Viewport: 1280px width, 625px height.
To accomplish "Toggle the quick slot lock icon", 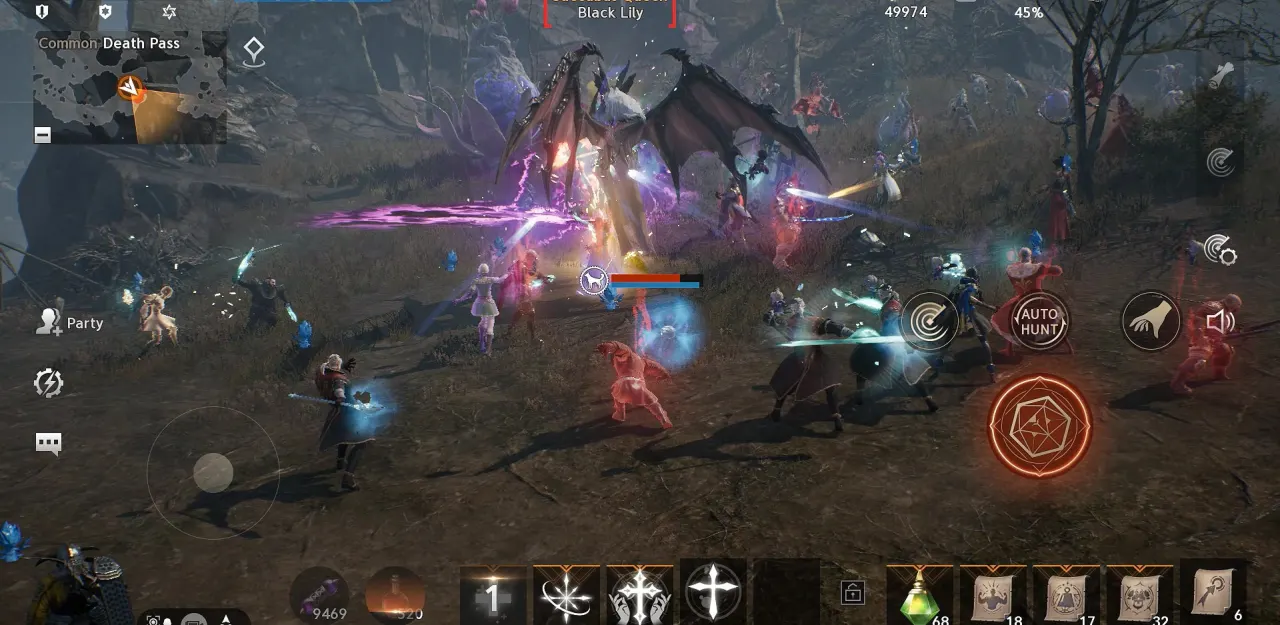I will (852, 592).
